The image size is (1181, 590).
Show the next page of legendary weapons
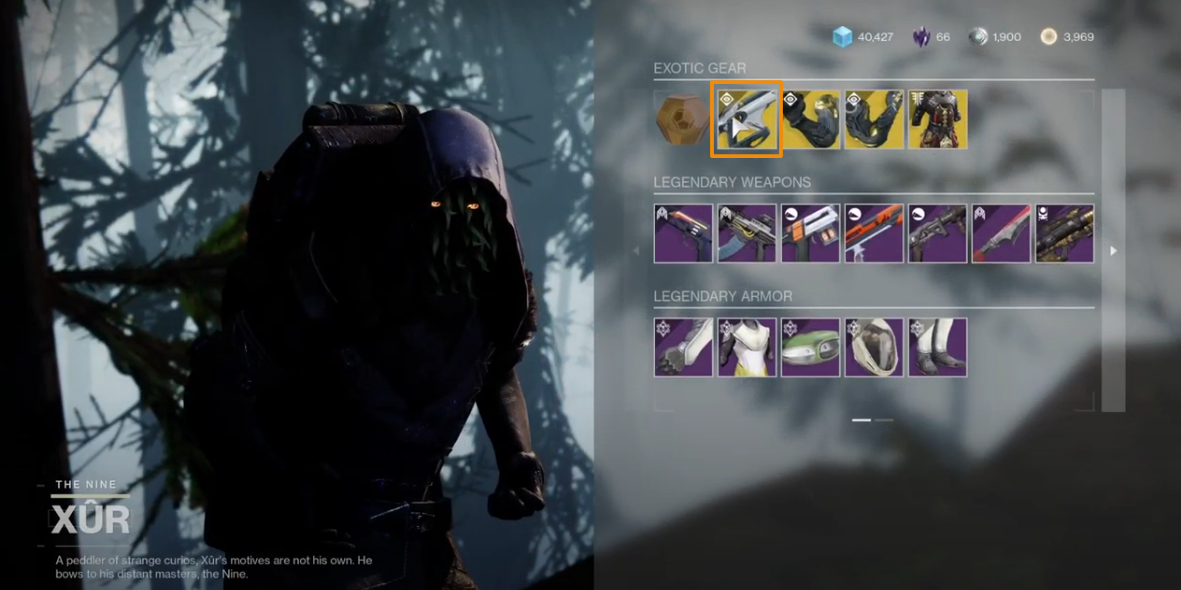coord(1113,251)
